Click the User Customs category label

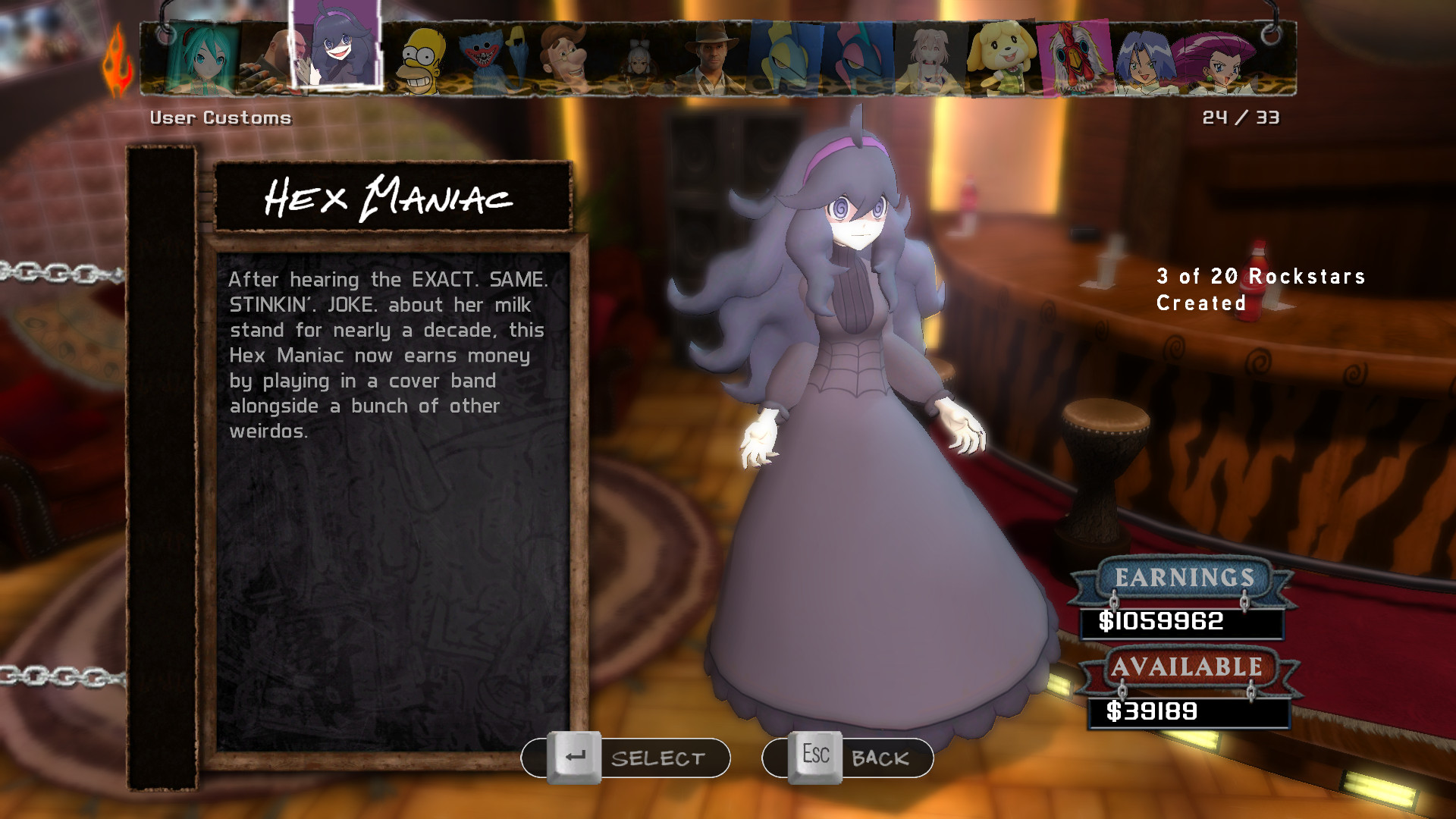tap(221, 118)
